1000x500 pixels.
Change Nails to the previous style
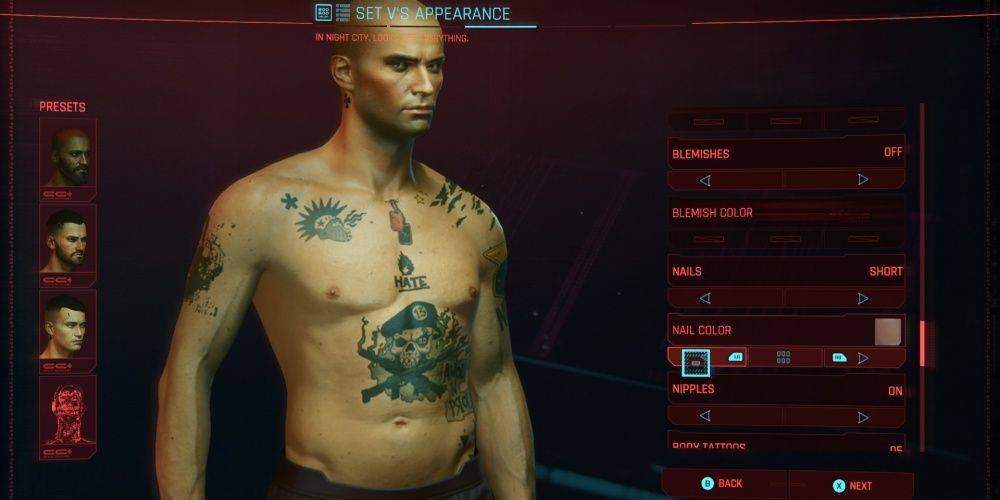pos(705,298)
